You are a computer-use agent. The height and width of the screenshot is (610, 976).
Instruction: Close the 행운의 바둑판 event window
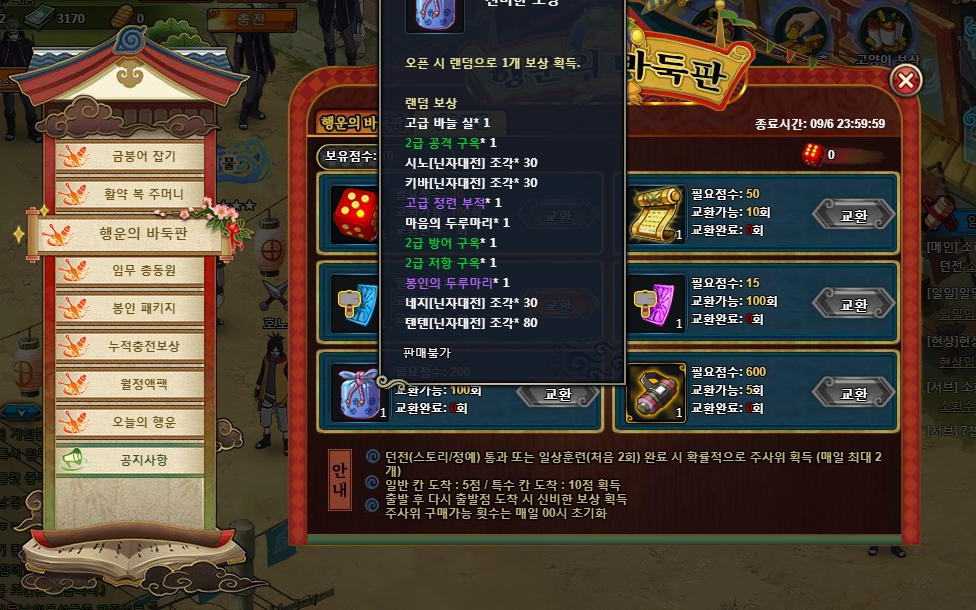point(906,81)
